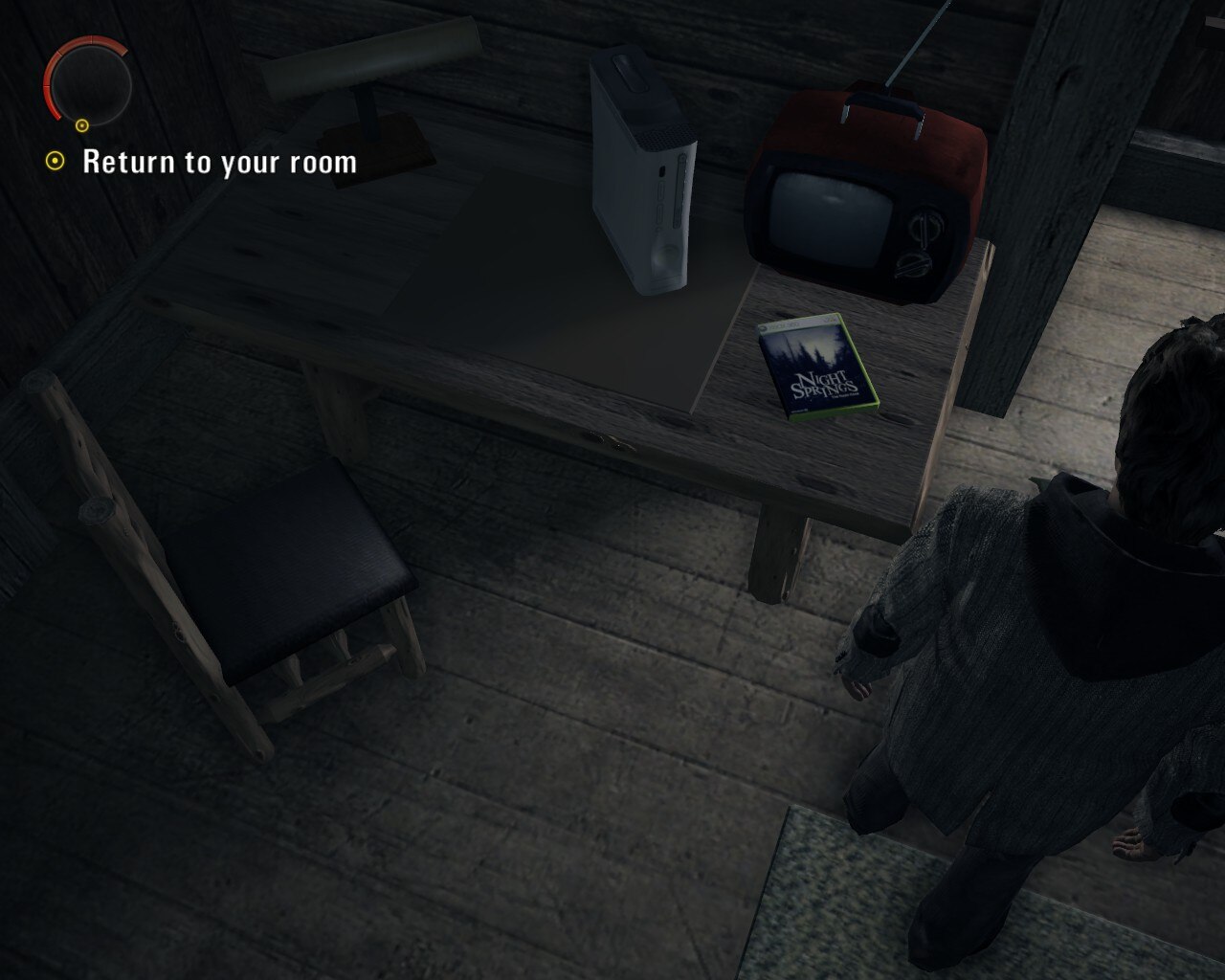Click the Return to your room objective text
This screenshot has width=1225, height=980.
[x=218, y=164]
